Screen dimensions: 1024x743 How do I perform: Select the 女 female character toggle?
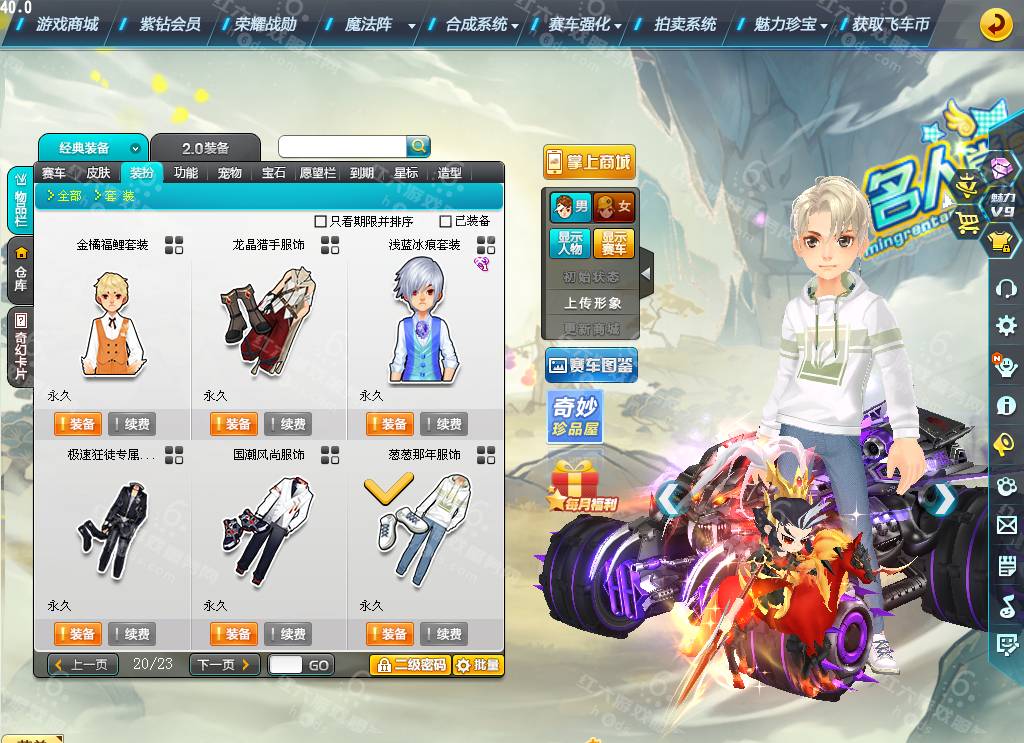(614, 207)
